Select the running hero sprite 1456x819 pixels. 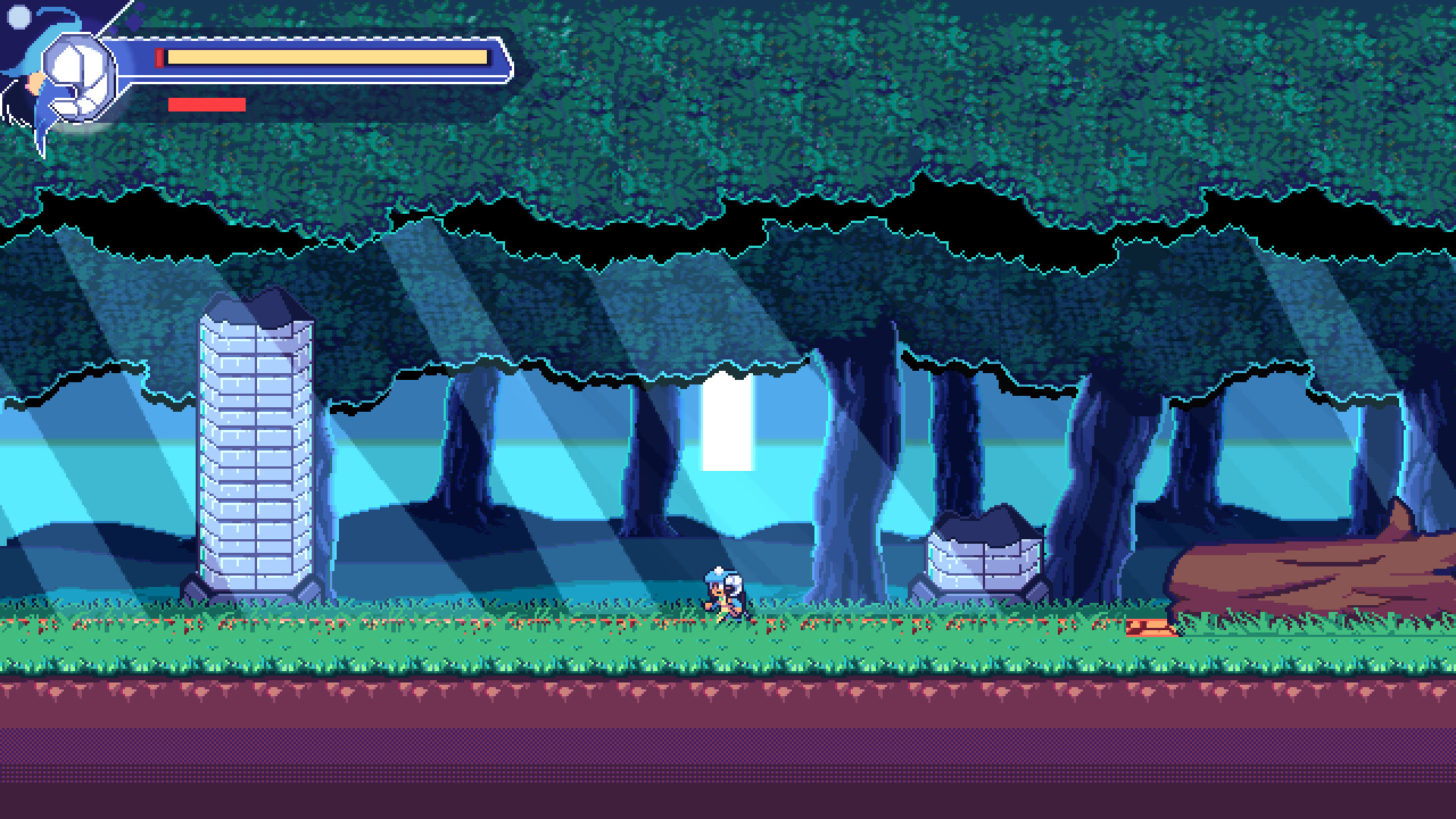click(x=720, y=595)
